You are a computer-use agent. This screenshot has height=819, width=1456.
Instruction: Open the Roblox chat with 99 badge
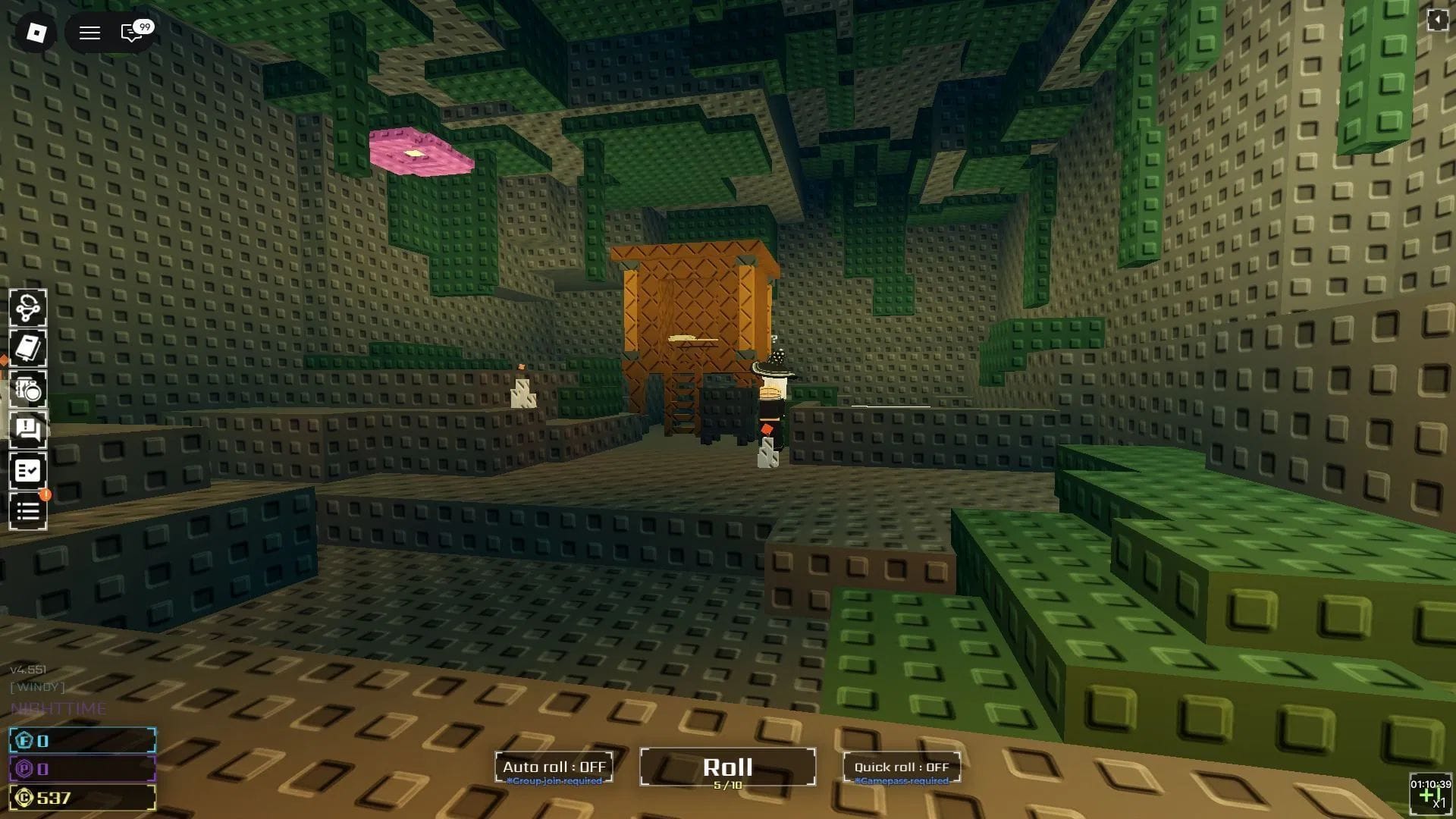point(132,33)
